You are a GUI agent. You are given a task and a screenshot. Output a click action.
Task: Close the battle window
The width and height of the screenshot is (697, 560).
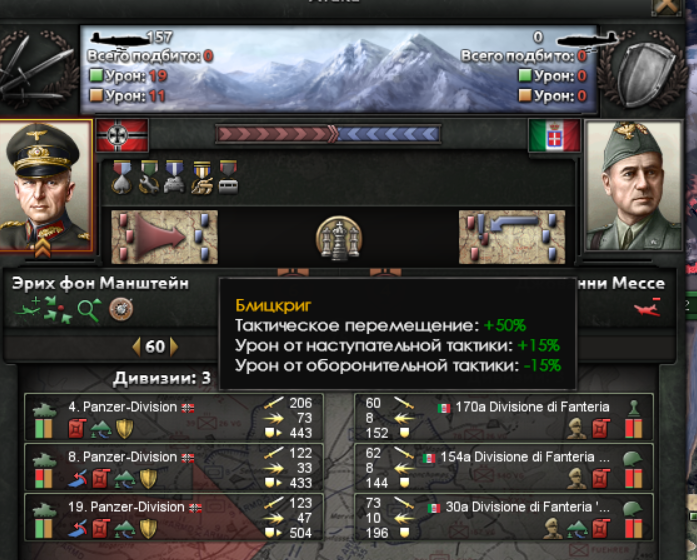(664, 5)
